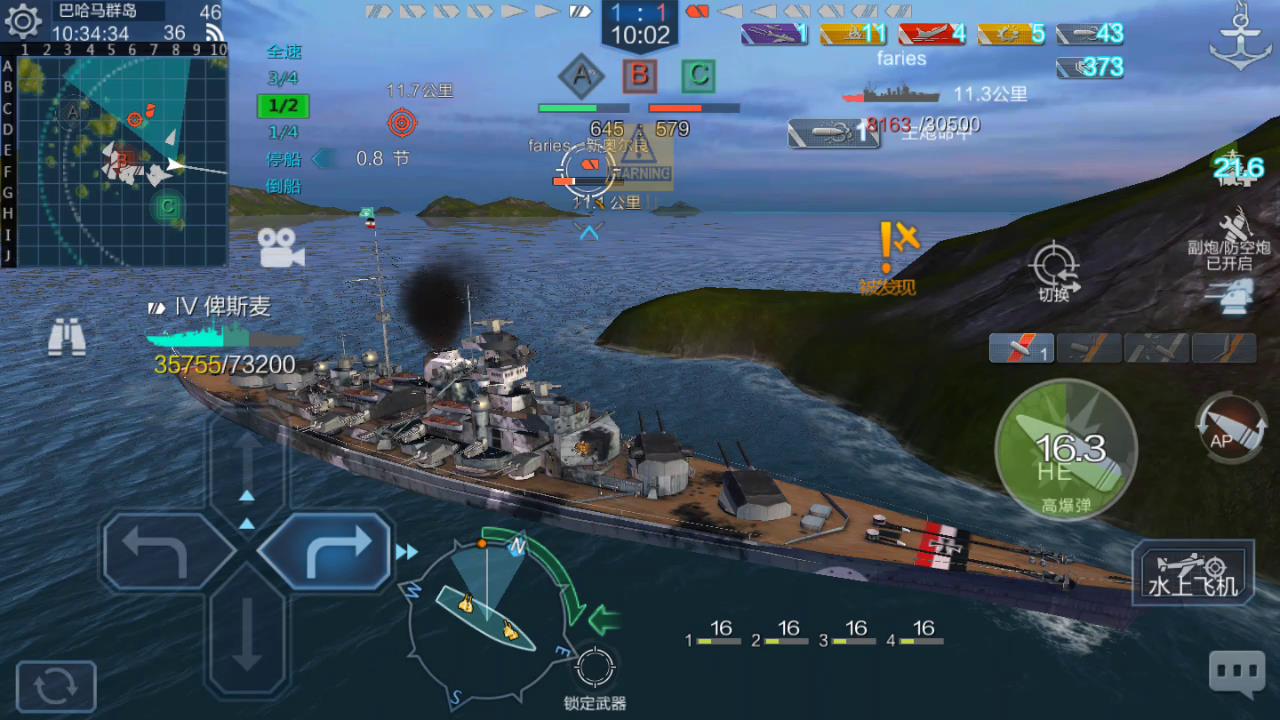This screenshot has height=720, width=1280.
Task: Click the refresh cycle button
Action: click(56, 687)
